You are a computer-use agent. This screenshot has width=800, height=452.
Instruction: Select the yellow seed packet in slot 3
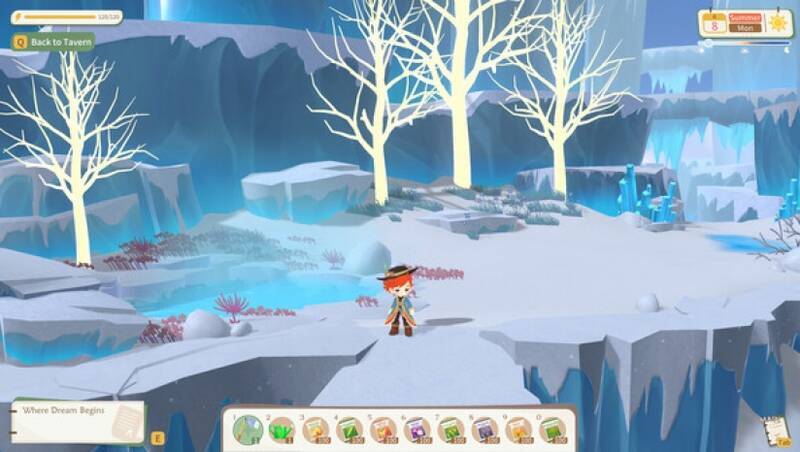(316, 430)
